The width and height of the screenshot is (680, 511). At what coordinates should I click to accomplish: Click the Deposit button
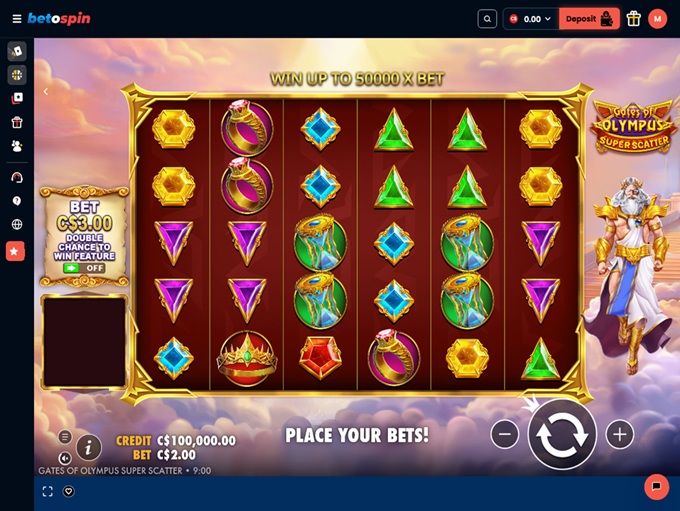coord(589,18)
